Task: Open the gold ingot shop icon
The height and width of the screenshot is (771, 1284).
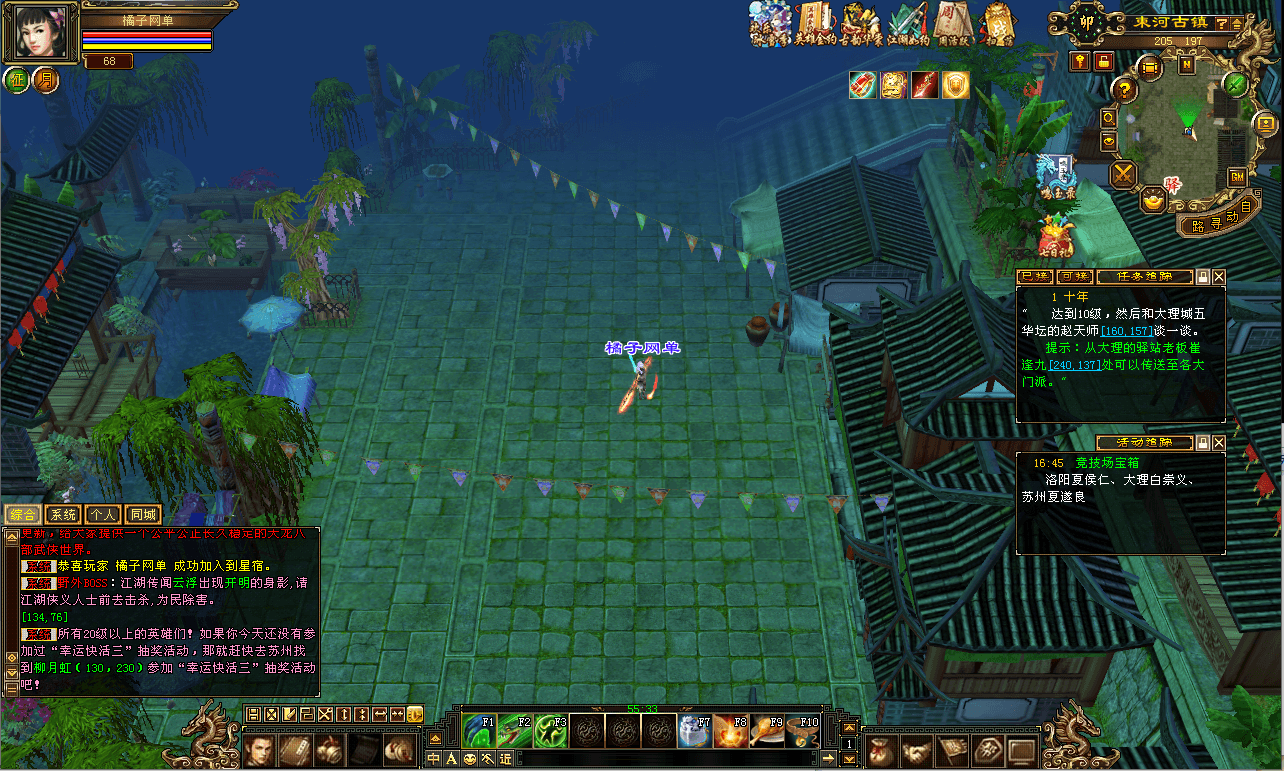Action: [1153, 201]
